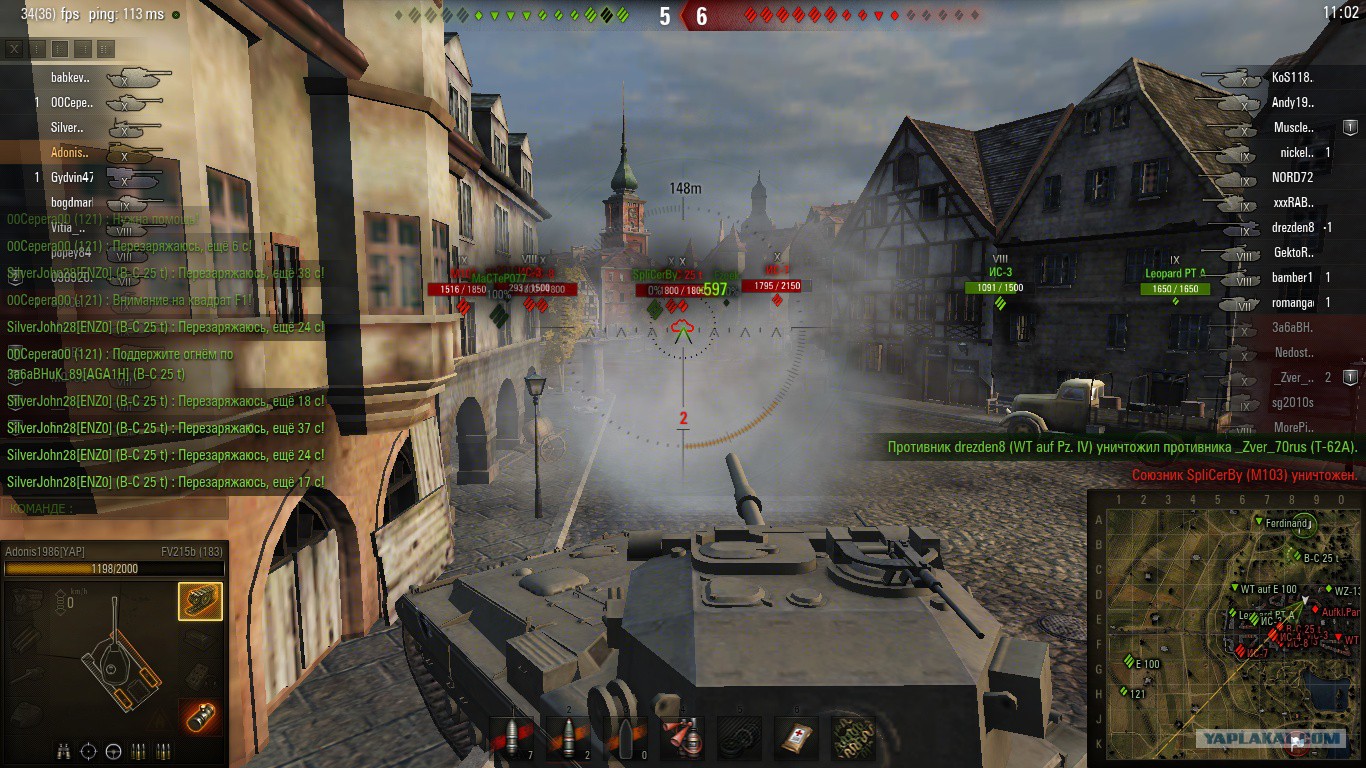Activate the fire extinguisher consumable

pyautogui.click(x=683, y=738)
